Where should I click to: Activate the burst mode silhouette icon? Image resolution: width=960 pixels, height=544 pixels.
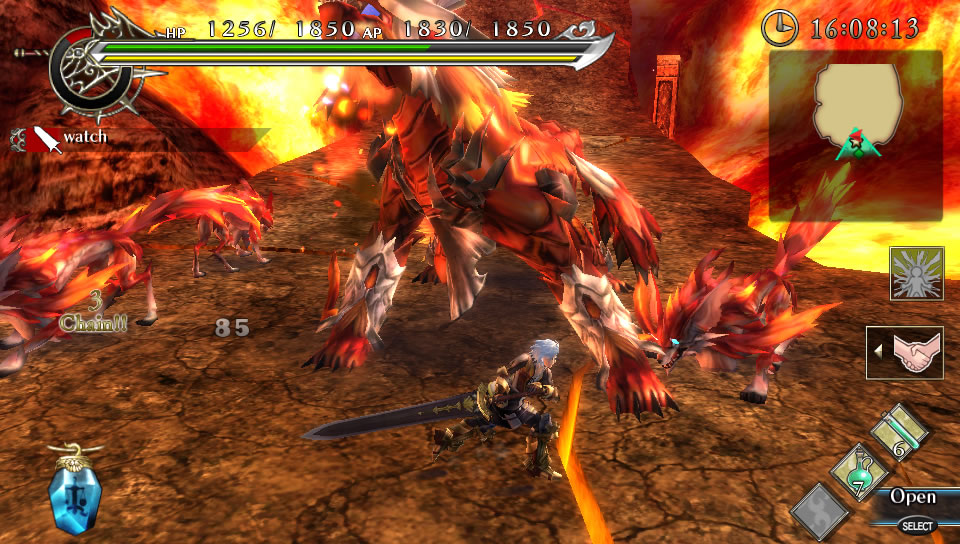[x=916, y=274]
